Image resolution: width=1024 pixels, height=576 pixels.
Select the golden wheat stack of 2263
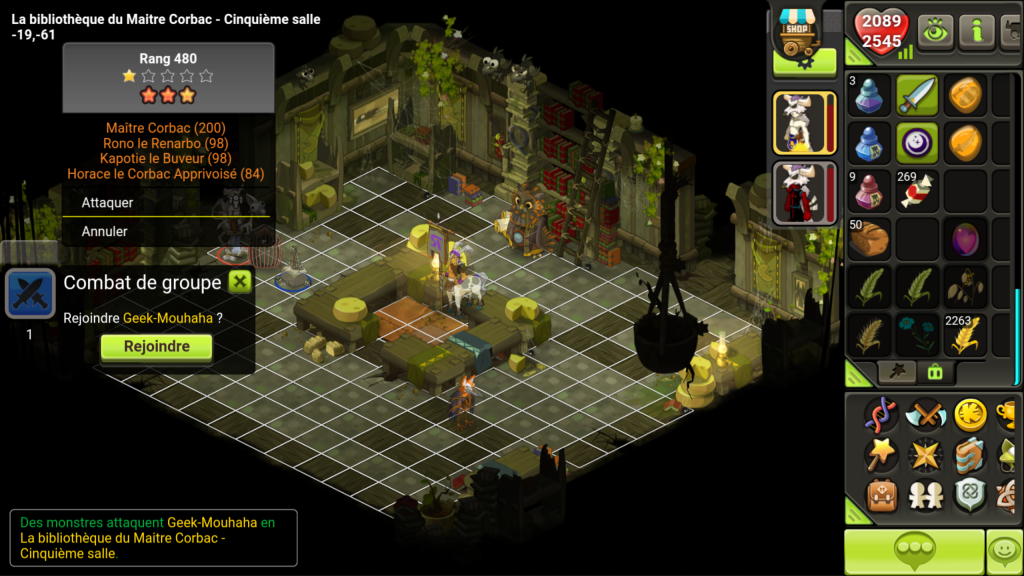pyautogui.click(x=965, y=335)
